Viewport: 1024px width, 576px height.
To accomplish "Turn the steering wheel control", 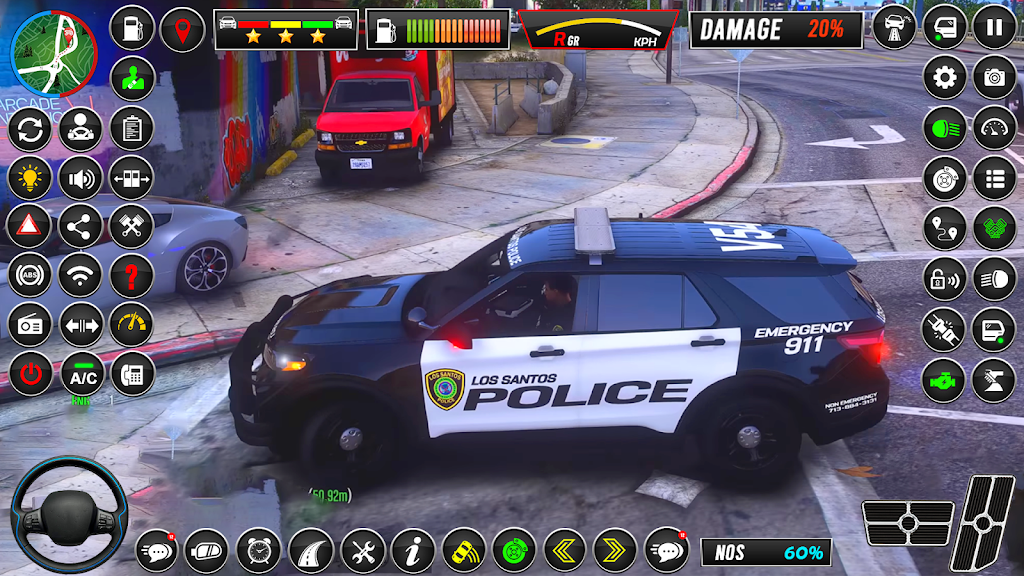I will [68, 514].
